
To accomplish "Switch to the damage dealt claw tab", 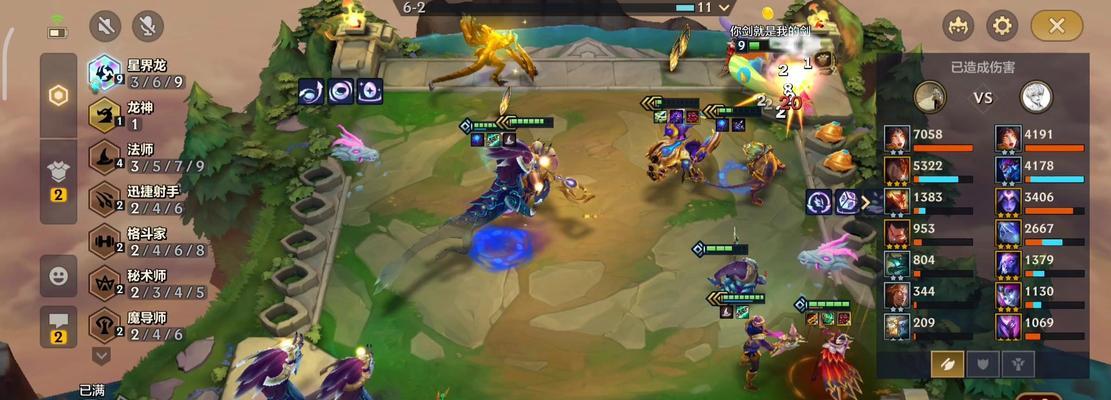I will [x=947, y=363].
